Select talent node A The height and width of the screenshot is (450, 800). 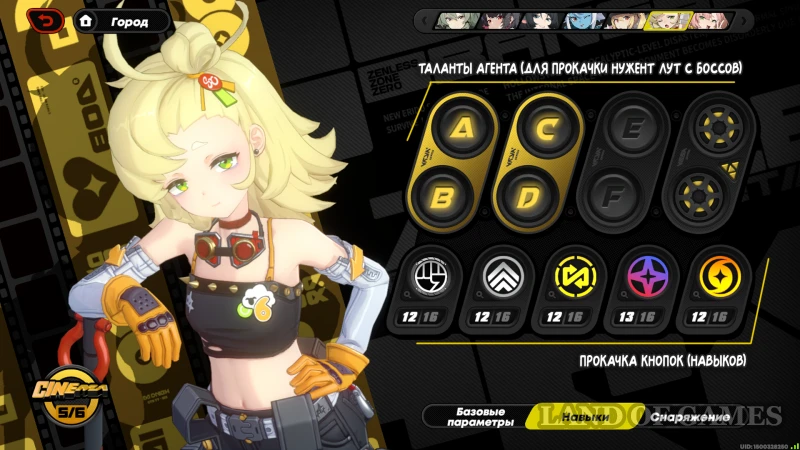[x=461, y=127]
